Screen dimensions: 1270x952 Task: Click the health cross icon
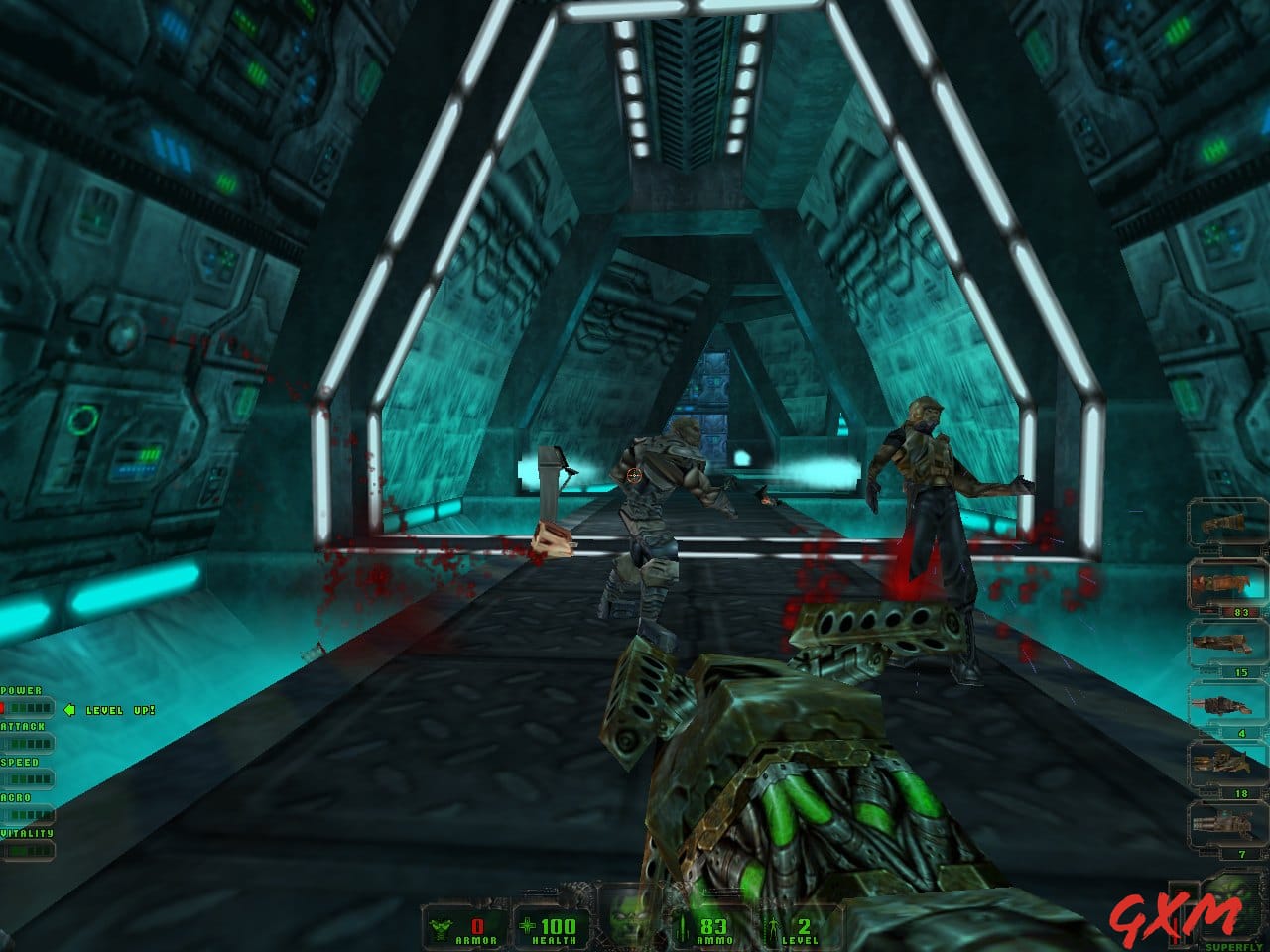[x=527, y=925]
